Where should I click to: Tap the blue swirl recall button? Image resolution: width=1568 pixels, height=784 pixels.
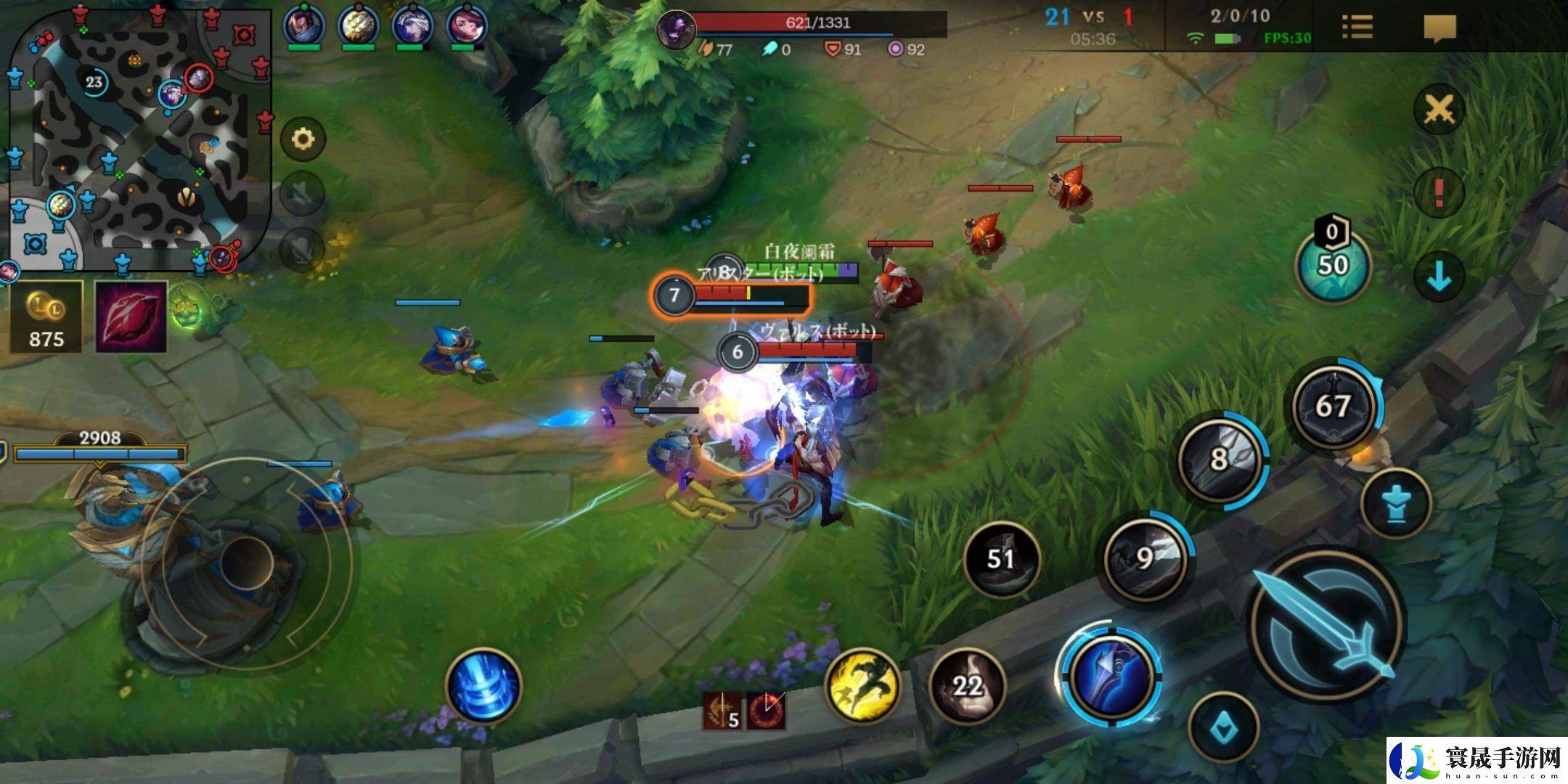[483, 686]
